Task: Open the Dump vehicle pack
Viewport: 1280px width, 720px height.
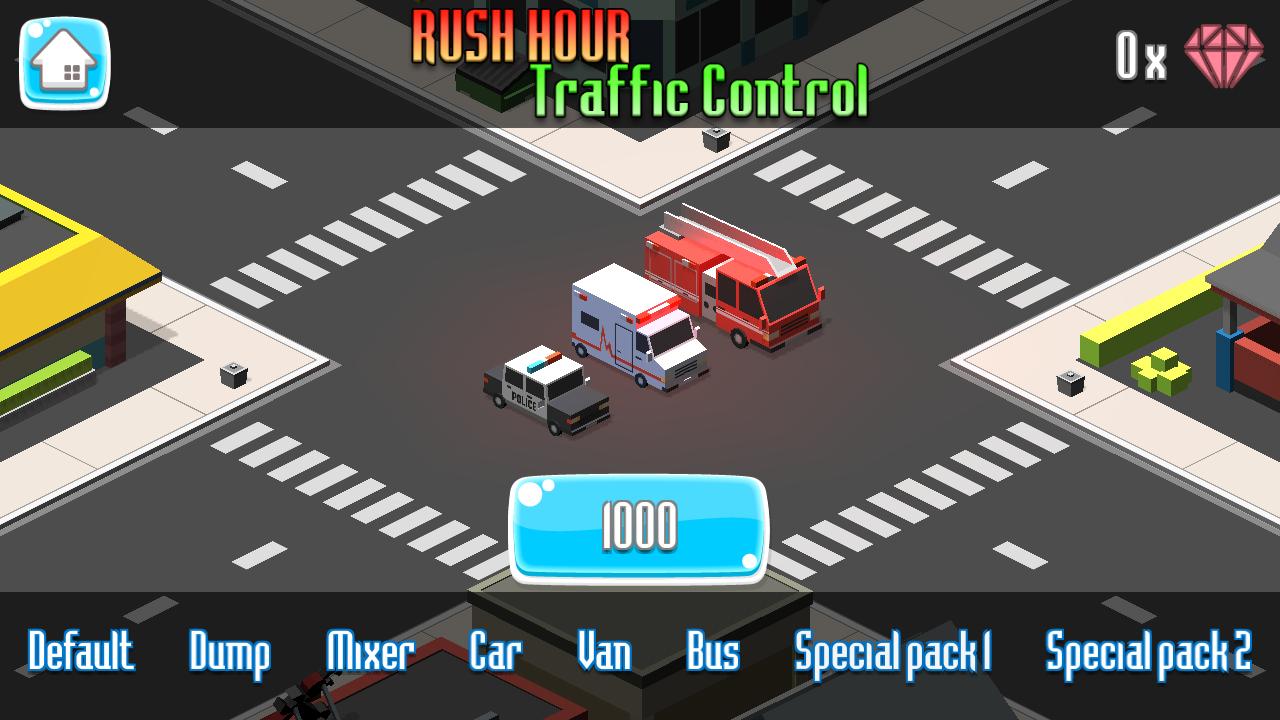Action: 229,652
